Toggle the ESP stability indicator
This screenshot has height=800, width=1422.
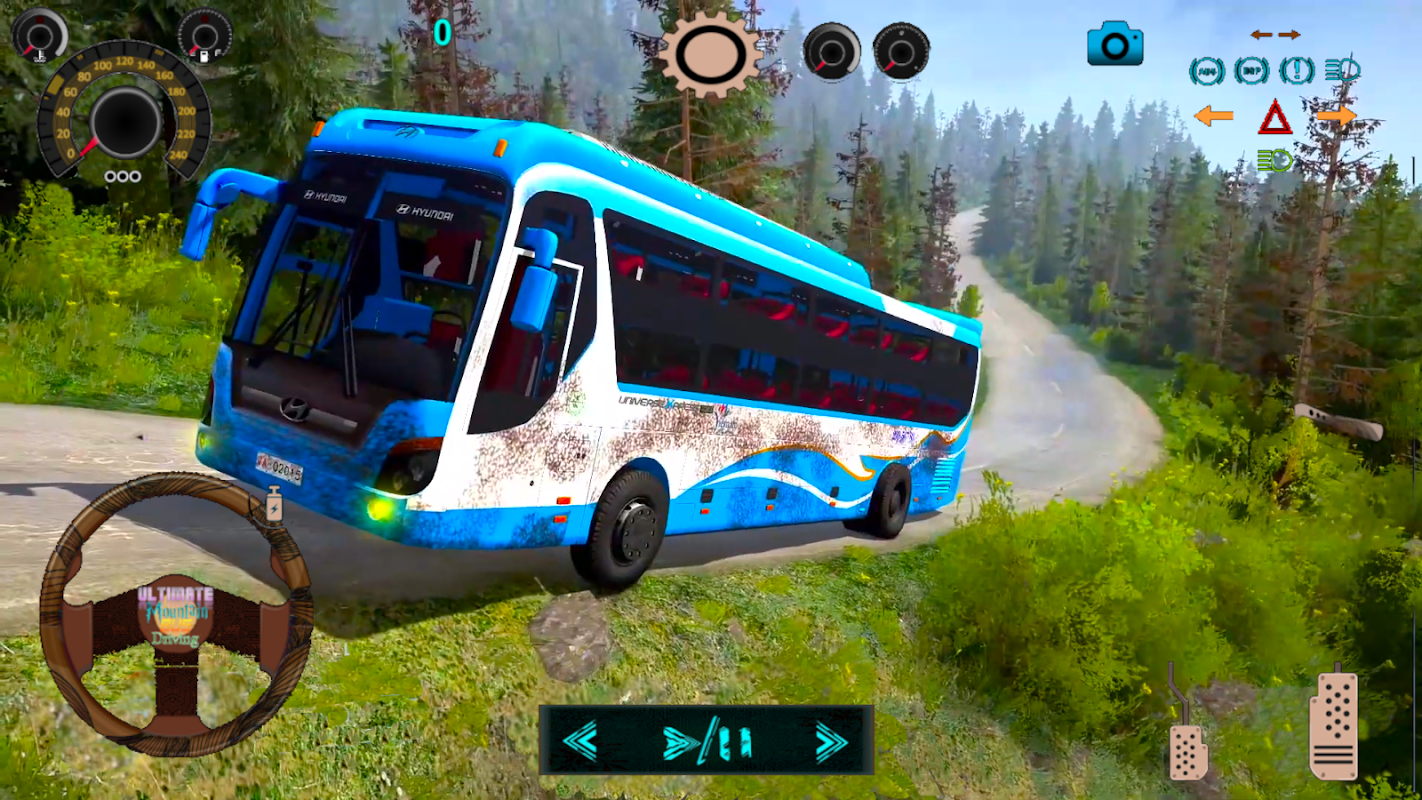1251,71
